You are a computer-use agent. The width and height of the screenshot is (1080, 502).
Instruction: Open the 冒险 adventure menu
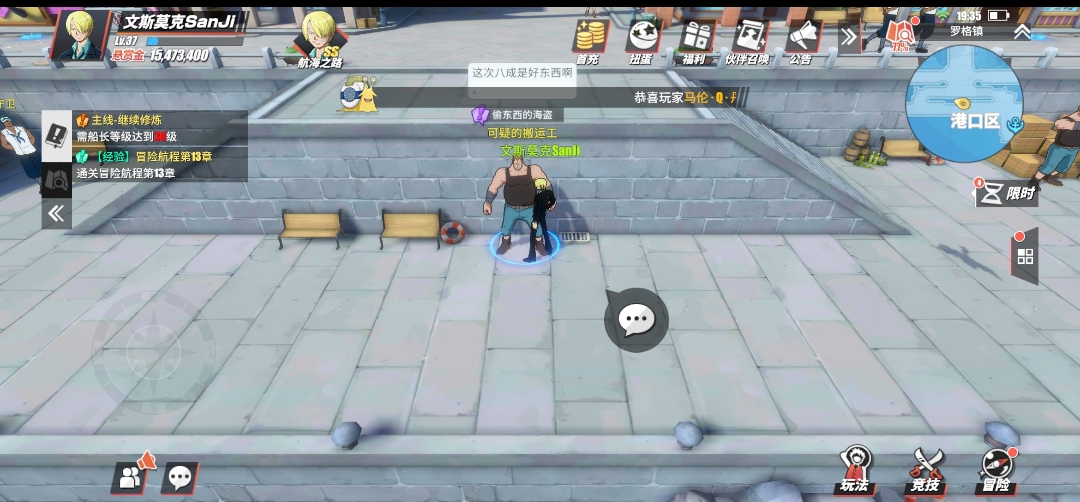click(x=996, y=470)
